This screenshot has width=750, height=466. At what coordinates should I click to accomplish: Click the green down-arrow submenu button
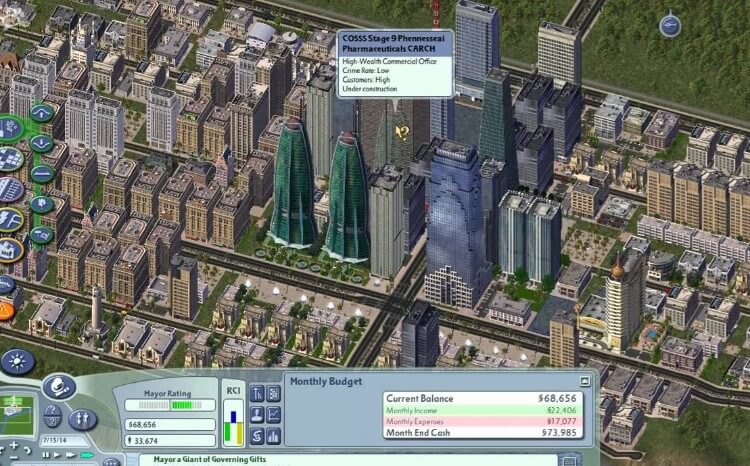pos(42,143)
